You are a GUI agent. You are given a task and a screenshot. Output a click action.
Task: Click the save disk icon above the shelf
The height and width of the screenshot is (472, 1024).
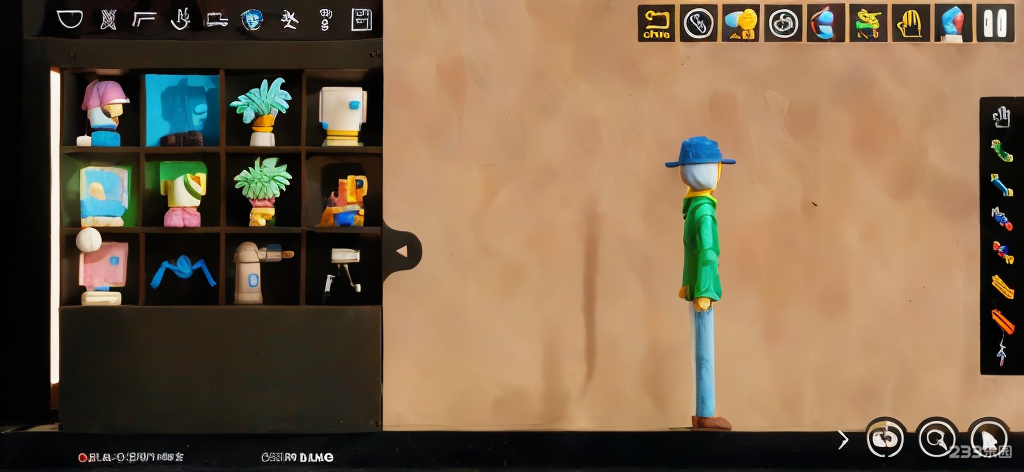pyautogui.click(x=361, y=19)
